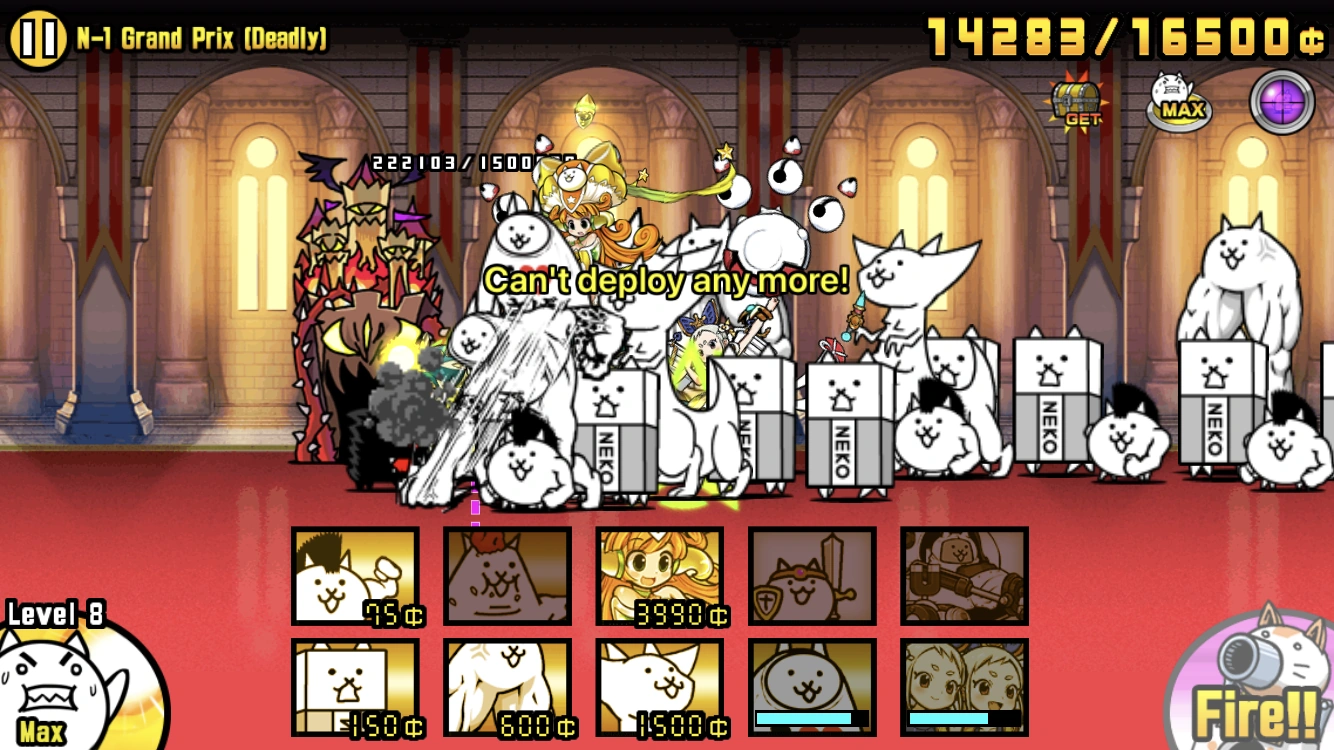Viewport: 1334px width, 750px height.
Task: Deploy the 150¢ Eraser Cat
Action: (355, 689)
